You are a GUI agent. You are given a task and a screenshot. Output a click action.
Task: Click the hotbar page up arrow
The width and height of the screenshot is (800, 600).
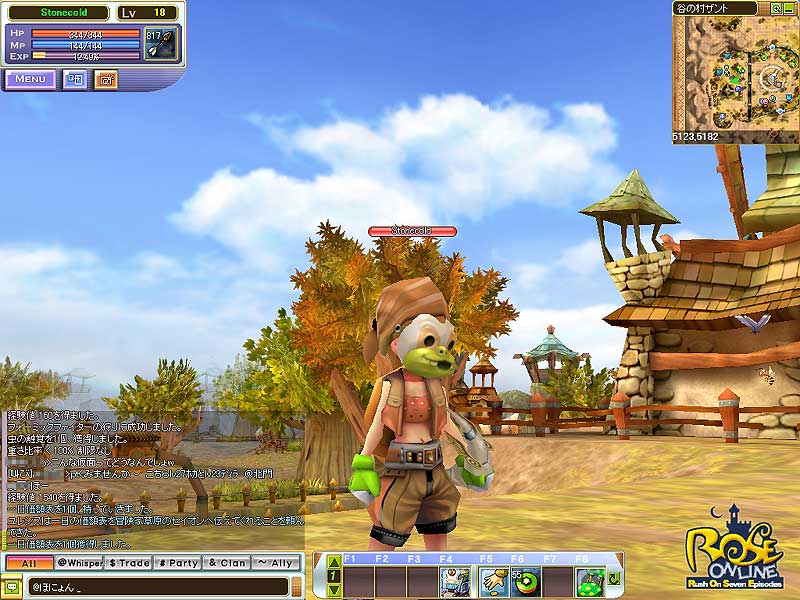[x=334, y=562]
